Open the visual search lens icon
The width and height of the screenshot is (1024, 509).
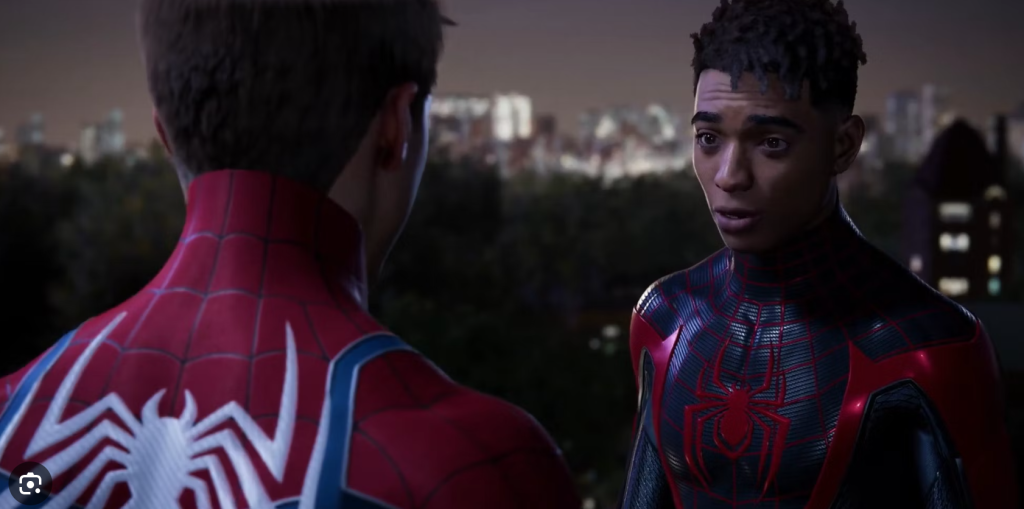coord(30,484)
